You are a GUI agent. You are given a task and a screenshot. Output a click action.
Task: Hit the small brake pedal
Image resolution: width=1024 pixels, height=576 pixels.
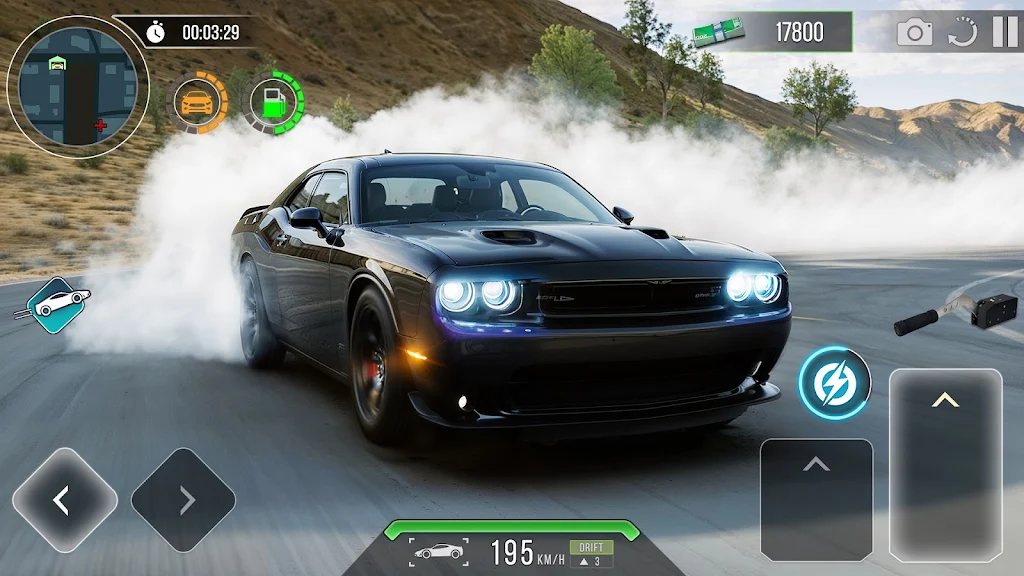coord(816,498)
